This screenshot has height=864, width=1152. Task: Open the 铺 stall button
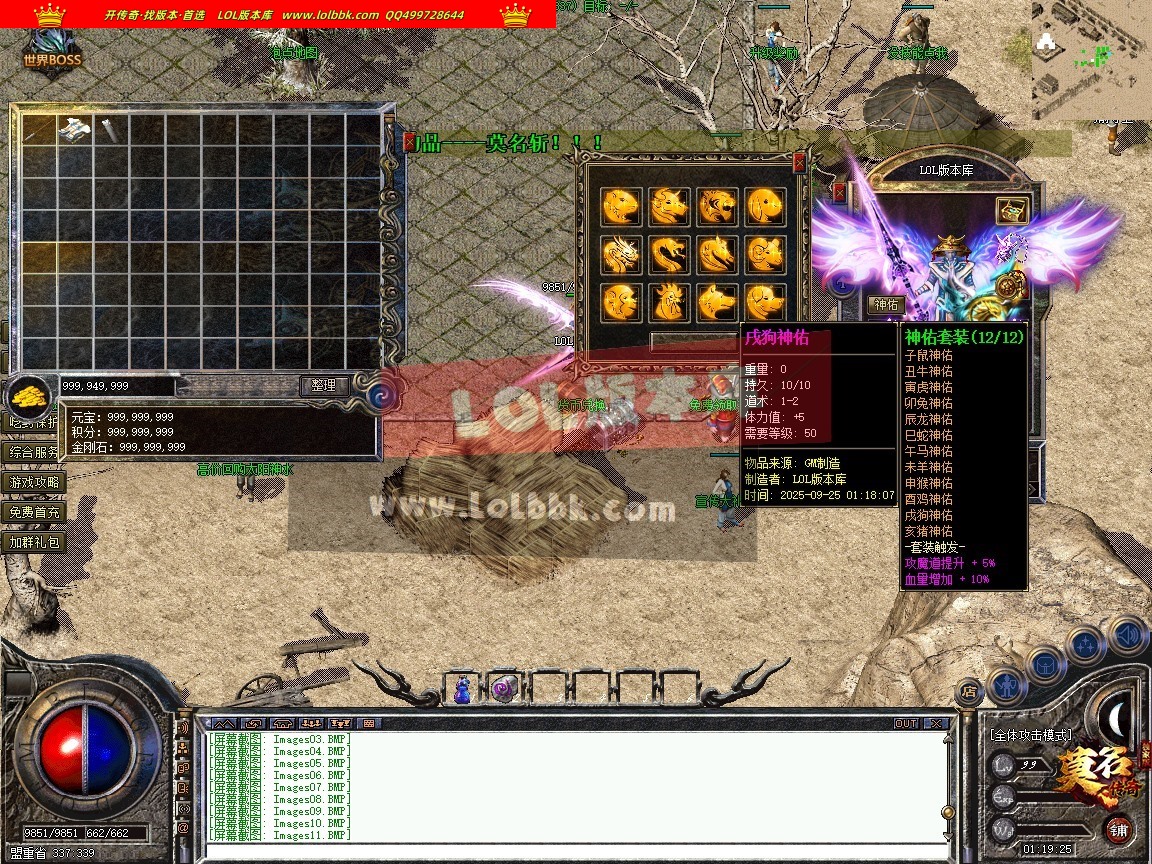1118,829
